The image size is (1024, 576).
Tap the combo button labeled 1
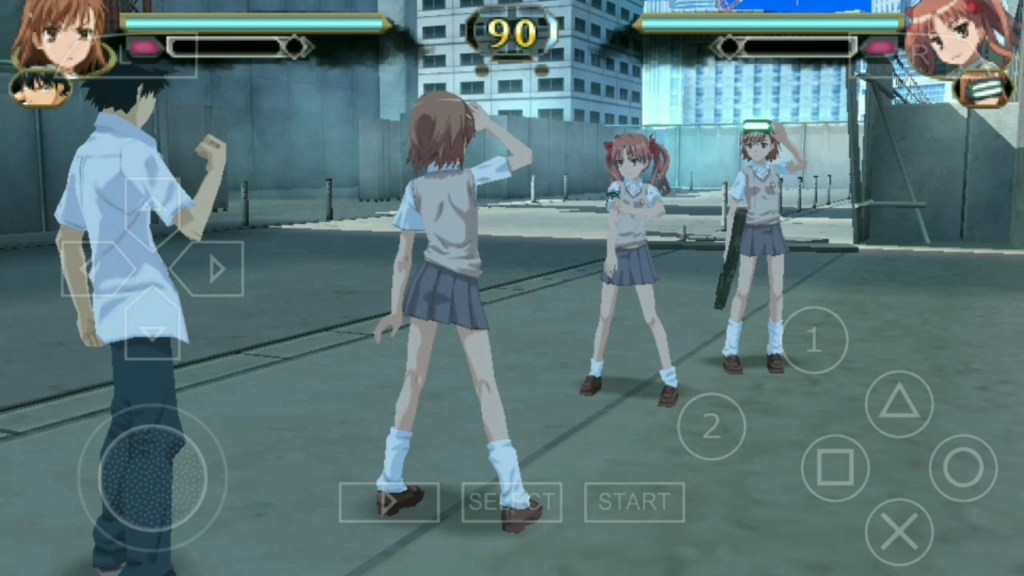tap(814, 340)
